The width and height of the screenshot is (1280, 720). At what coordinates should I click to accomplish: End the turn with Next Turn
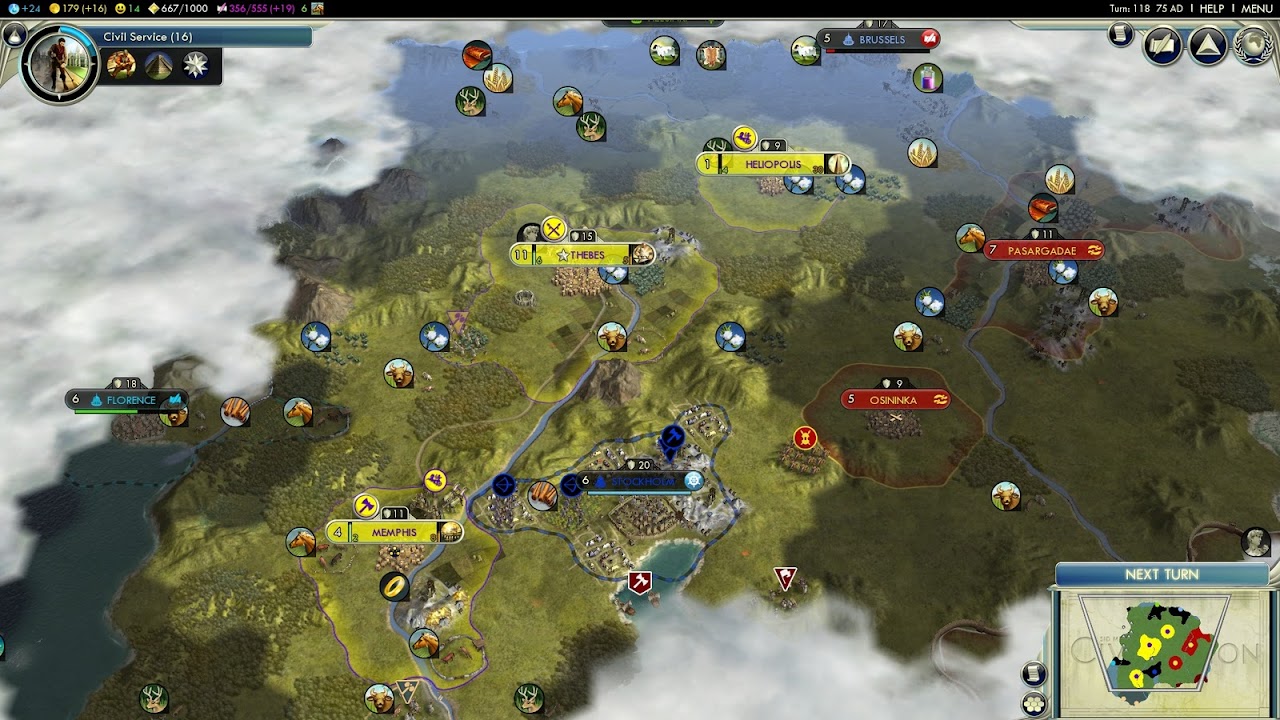tap(1161, 574)
